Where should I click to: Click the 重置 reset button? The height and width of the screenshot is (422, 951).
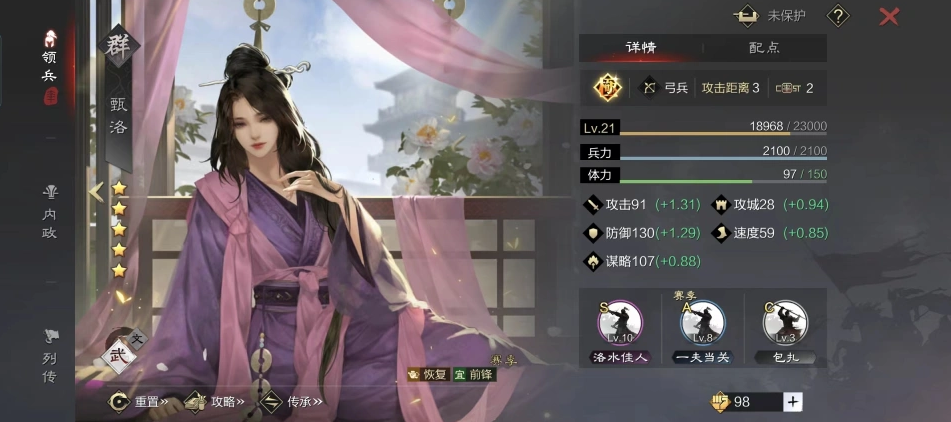coord(139,401)
